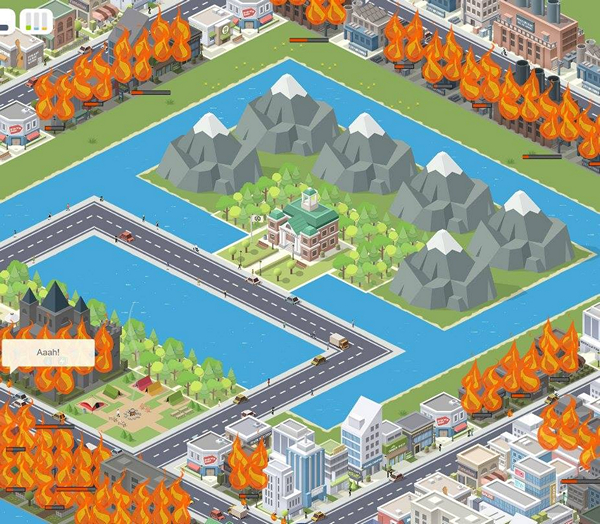Tap the "Aaah!" speech bubble

click(48, 353)
